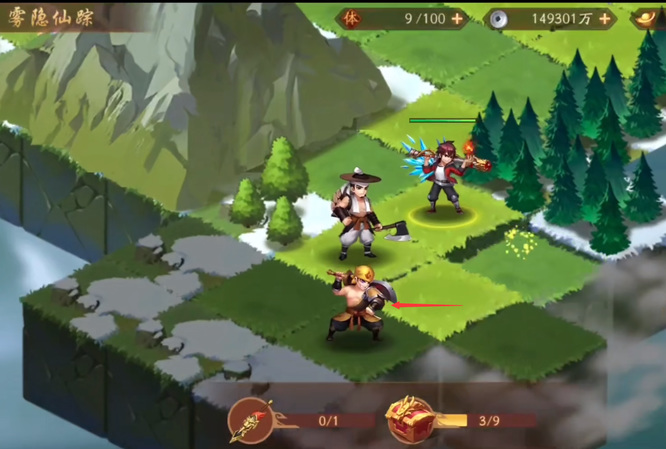
Task: Tap the spear weapon progress icon
Action: 249,420
